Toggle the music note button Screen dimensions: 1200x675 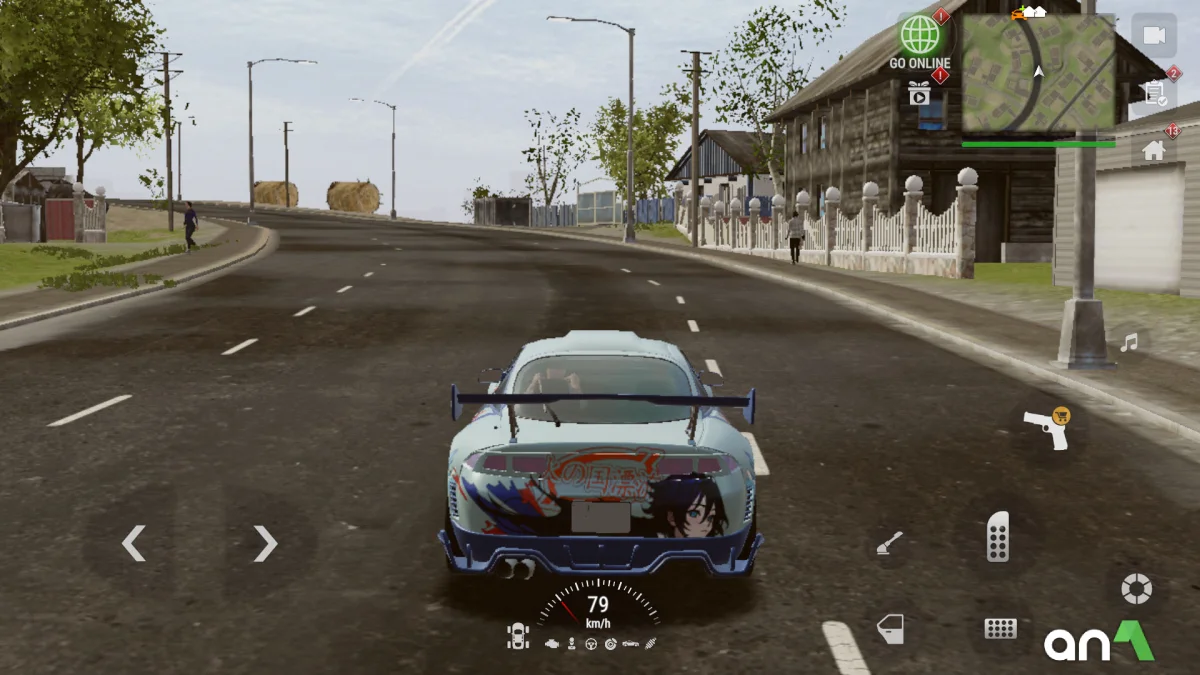[x=1129, y=343]
